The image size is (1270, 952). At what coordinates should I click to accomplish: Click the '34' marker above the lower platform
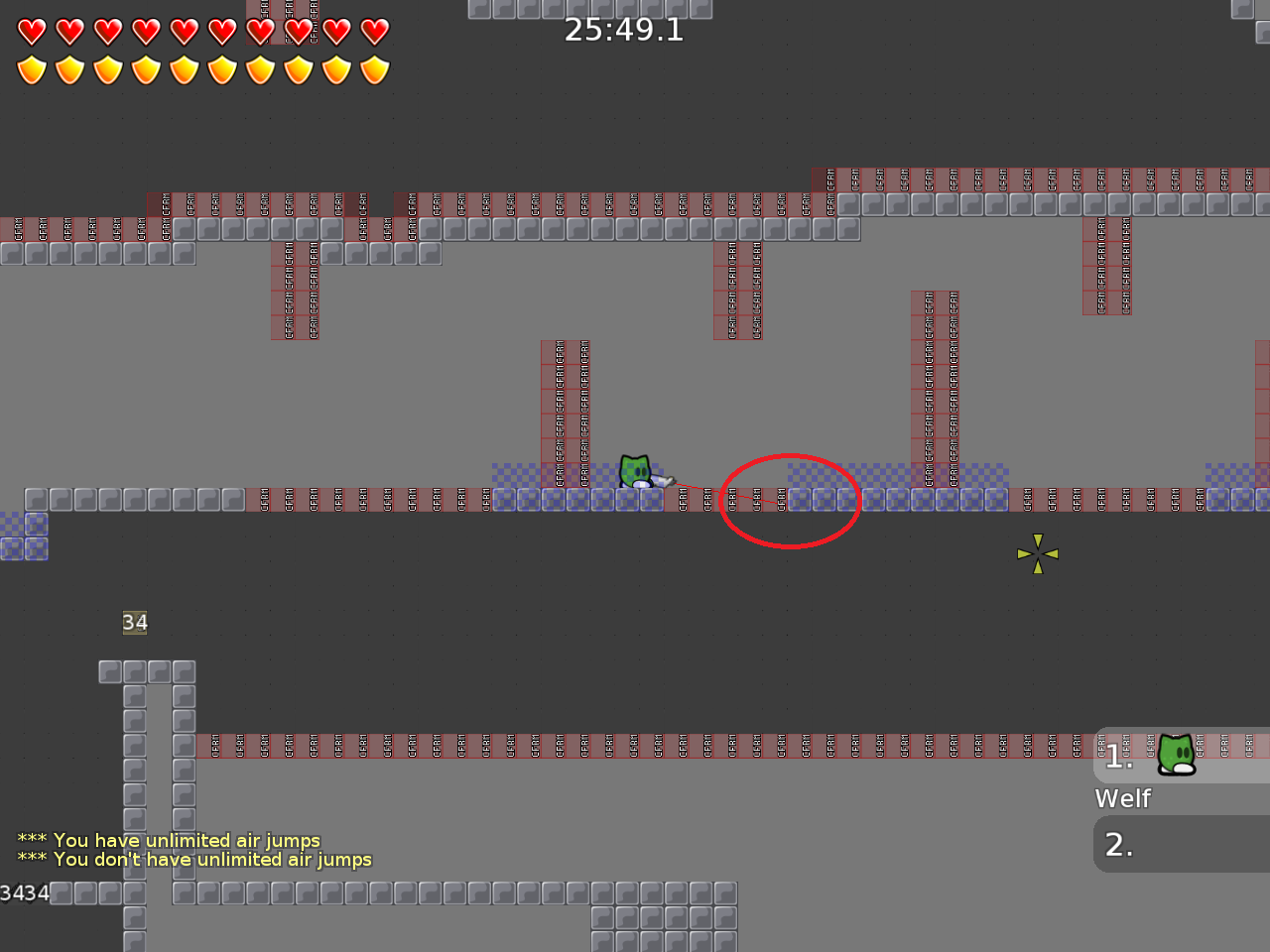click(135, 623)
